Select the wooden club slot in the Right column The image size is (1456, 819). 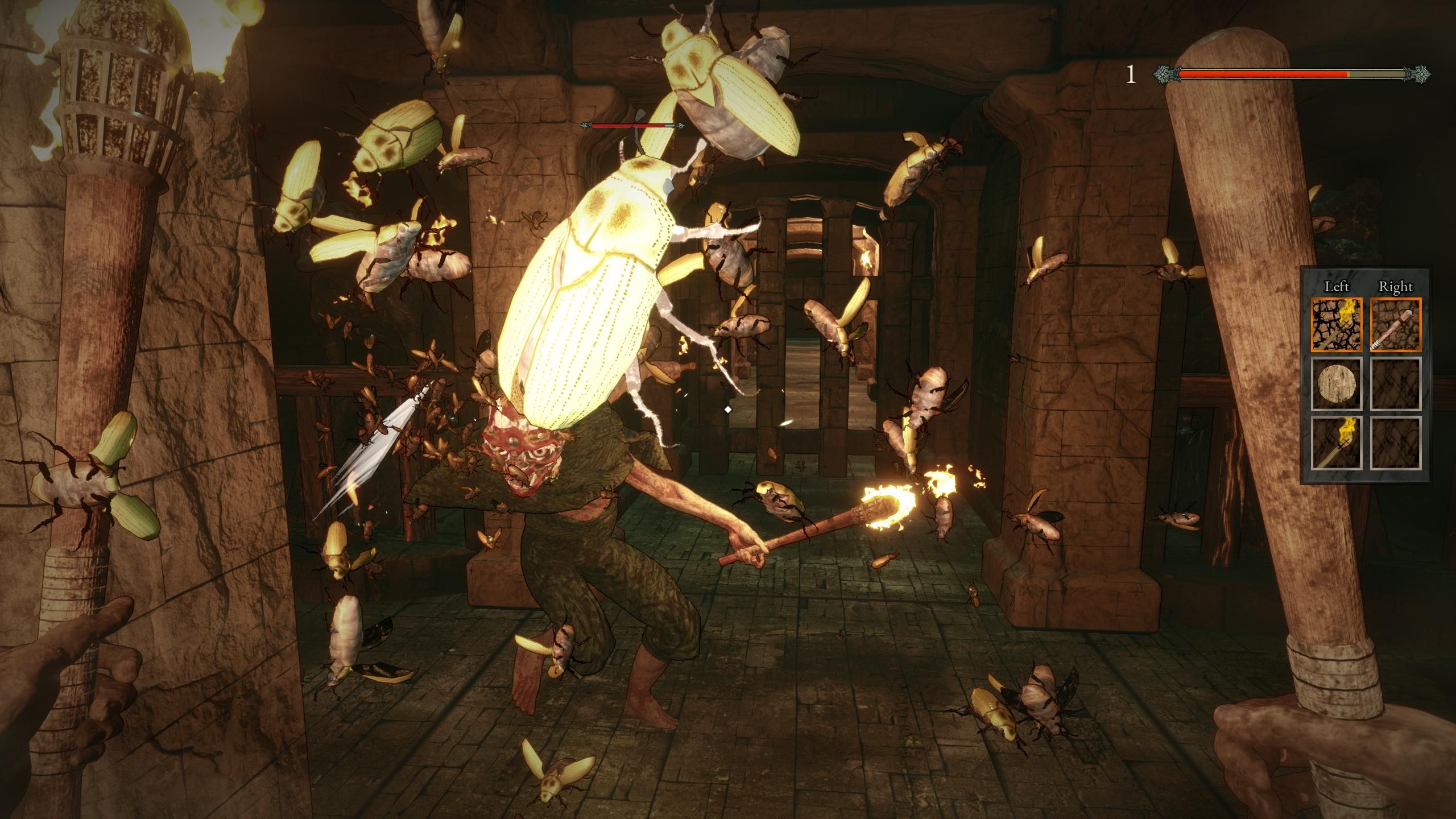tap(1395, 324)
